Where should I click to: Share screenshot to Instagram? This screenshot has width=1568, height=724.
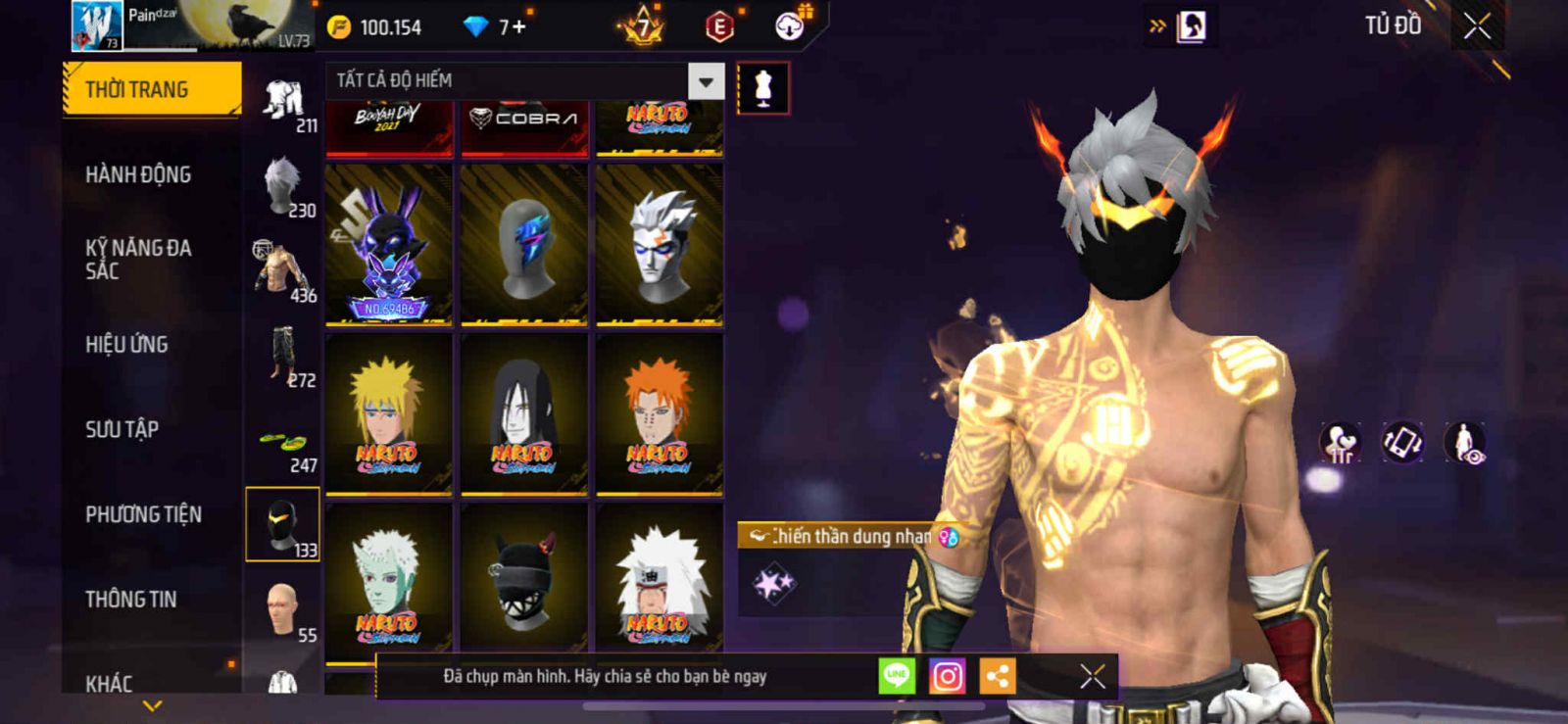pos(947,676)
